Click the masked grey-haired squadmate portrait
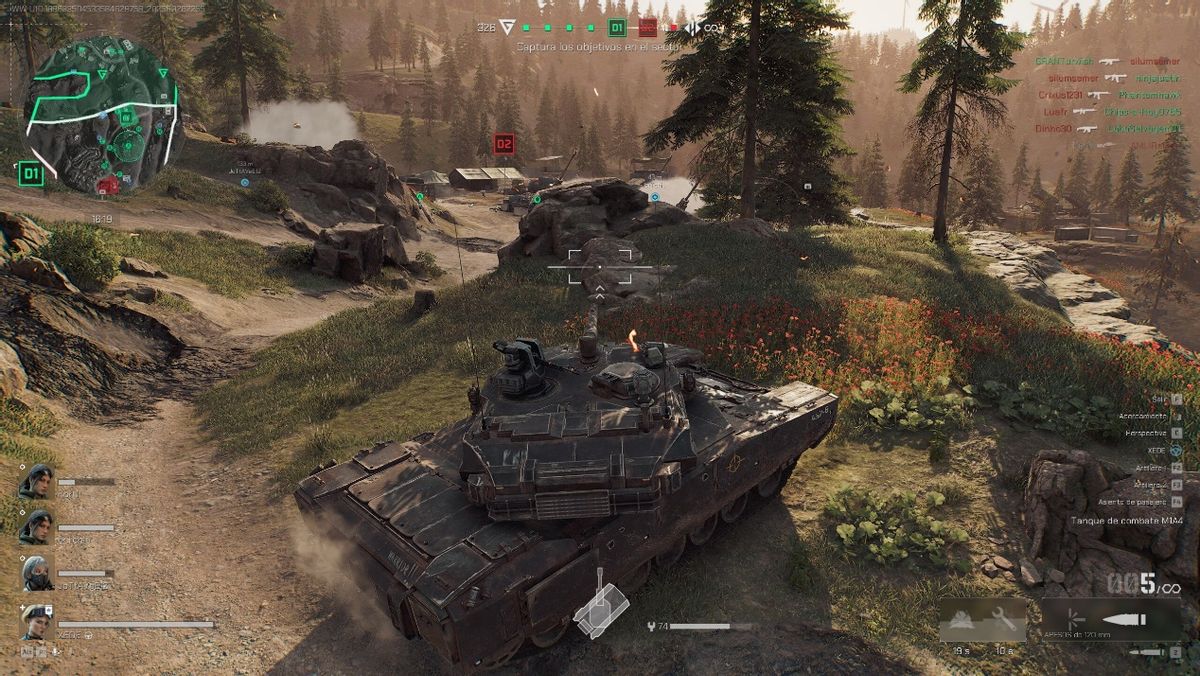Screen dimensions: 1200x676 click(37, 573)
